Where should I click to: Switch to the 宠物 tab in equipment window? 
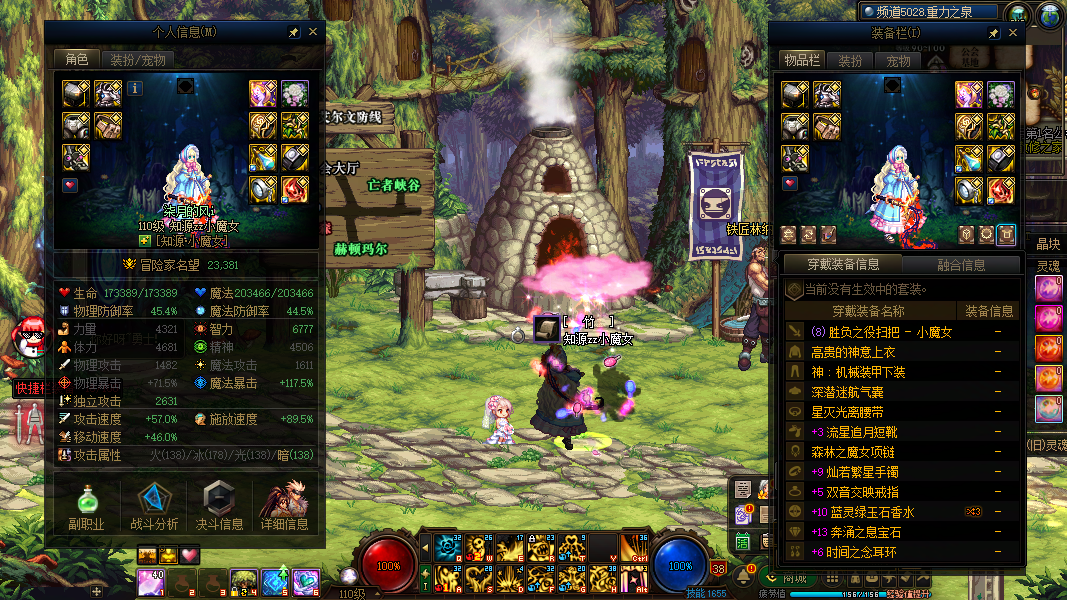898,61
